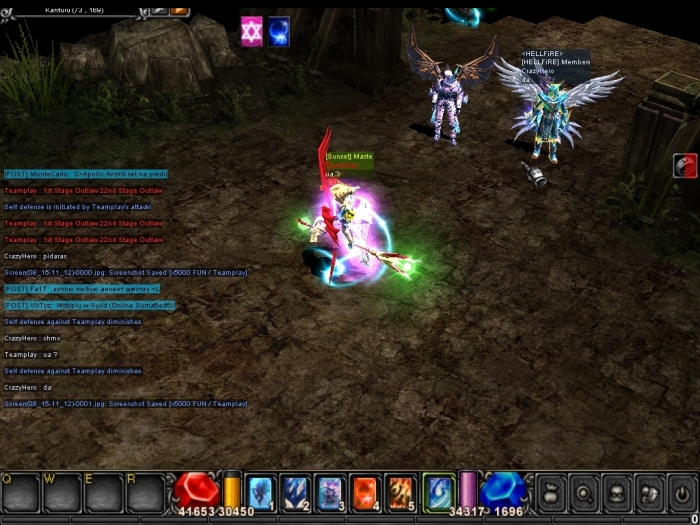Use the blue slash skill in slot 2
The image size is (700, 525).
click(x=295, y=492)
